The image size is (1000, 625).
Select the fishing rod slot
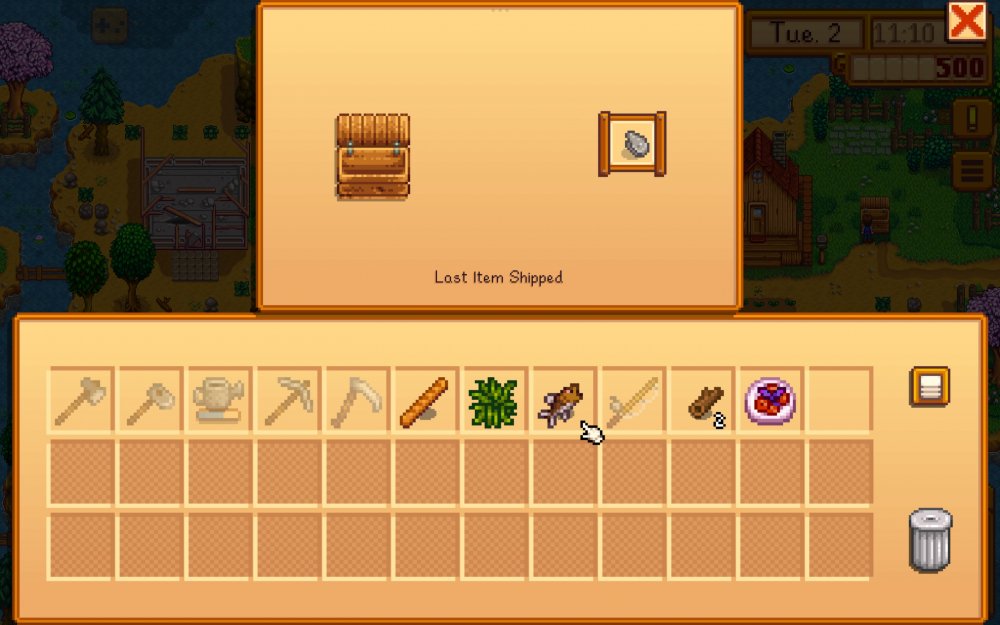click(632, 400)
